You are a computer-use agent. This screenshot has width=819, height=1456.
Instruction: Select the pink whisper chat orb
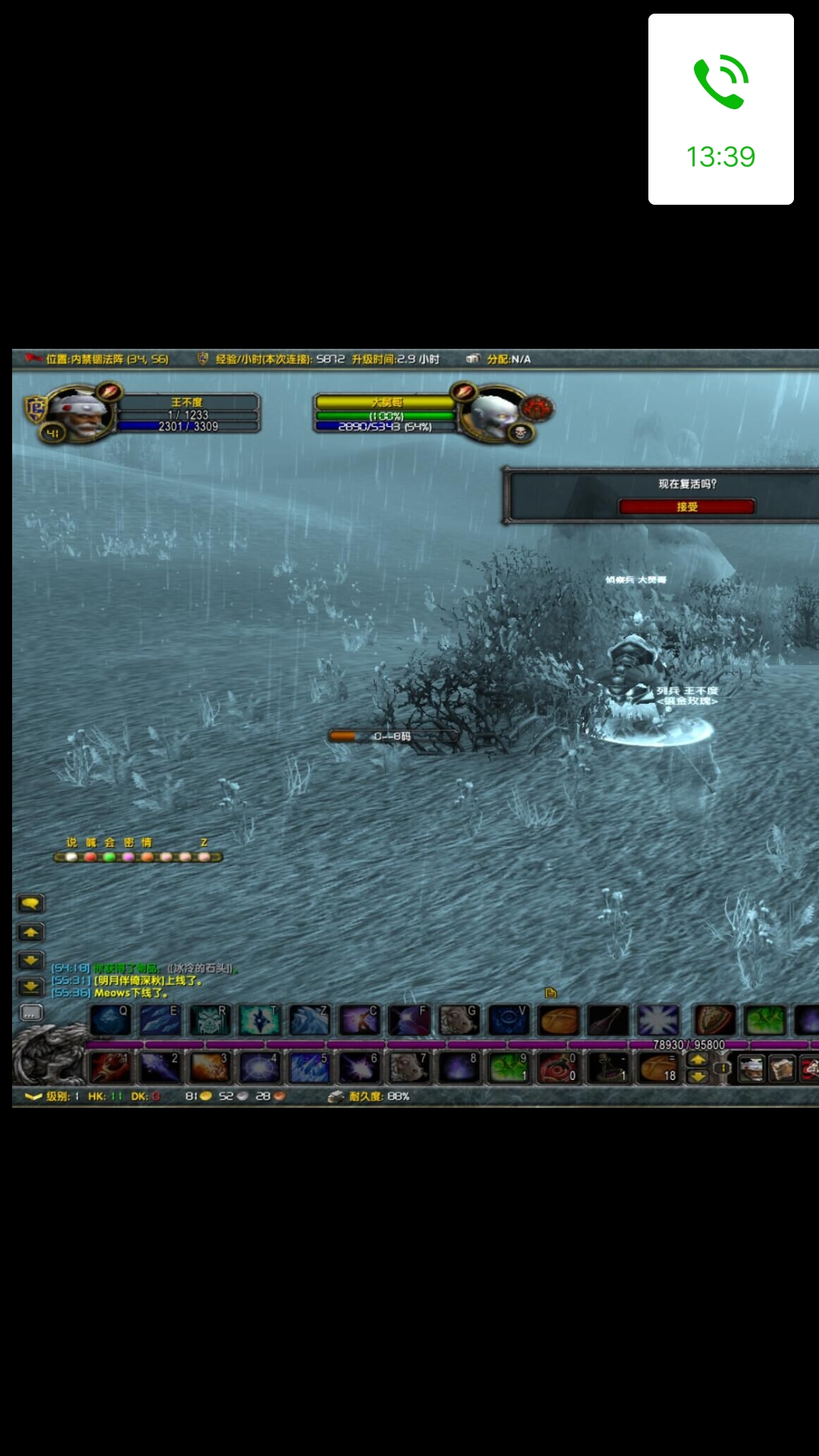click(x=128, y=857)
